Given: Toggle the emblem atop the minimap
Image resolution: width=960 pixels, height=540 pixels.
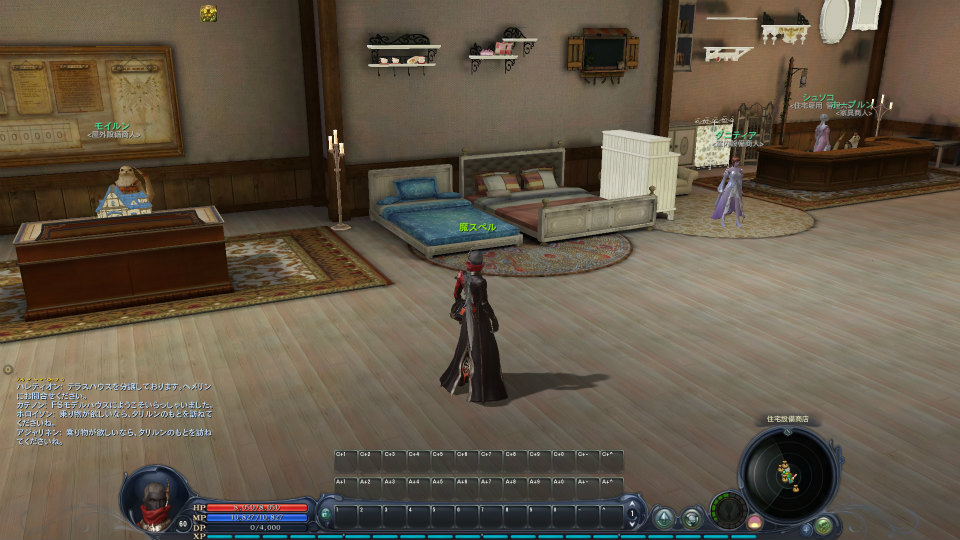Looking at the screenshot, I should (x=787, y=431).
